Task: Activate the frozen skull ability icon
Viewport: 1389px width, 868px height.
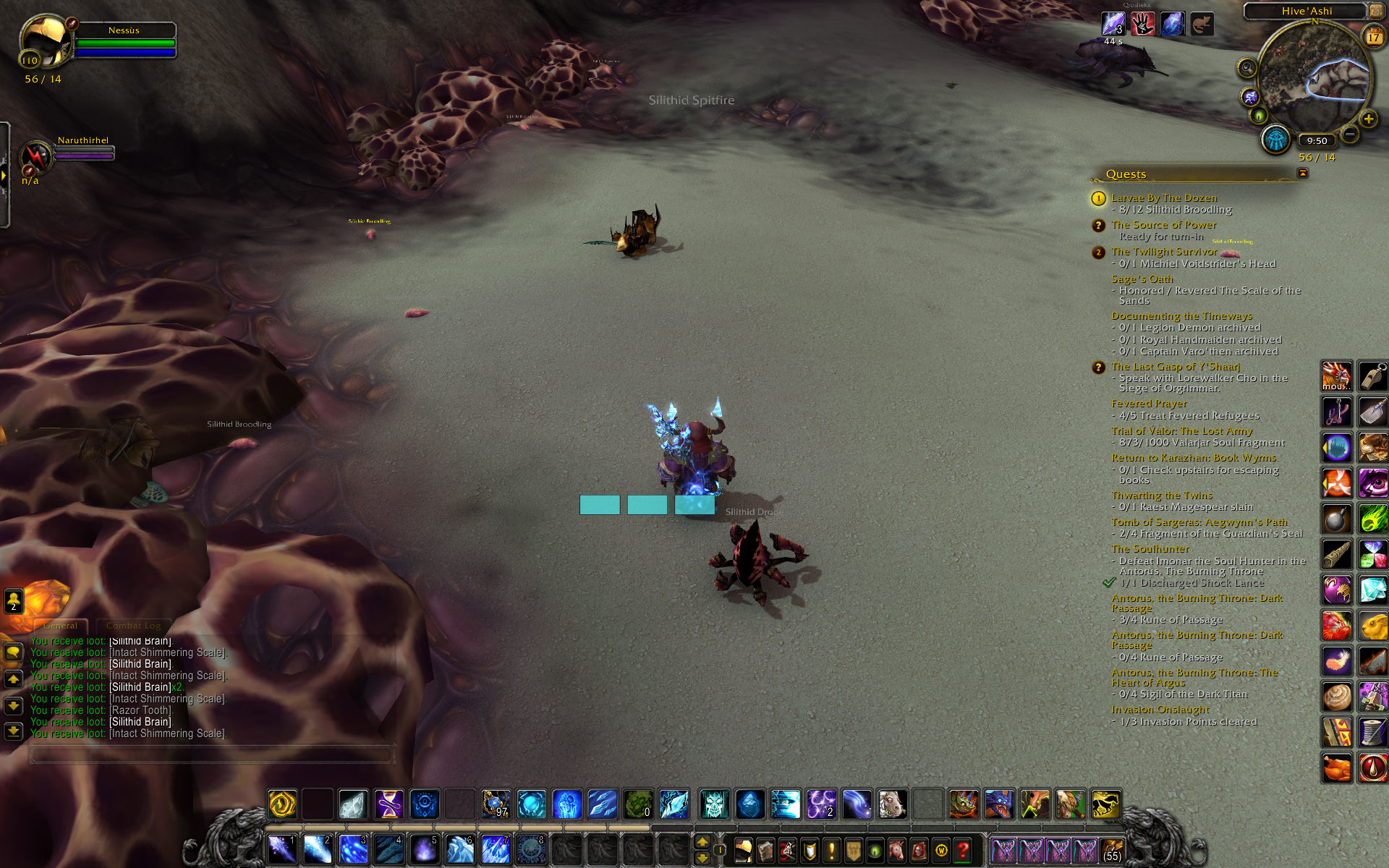Action: (x=714, y=804)
